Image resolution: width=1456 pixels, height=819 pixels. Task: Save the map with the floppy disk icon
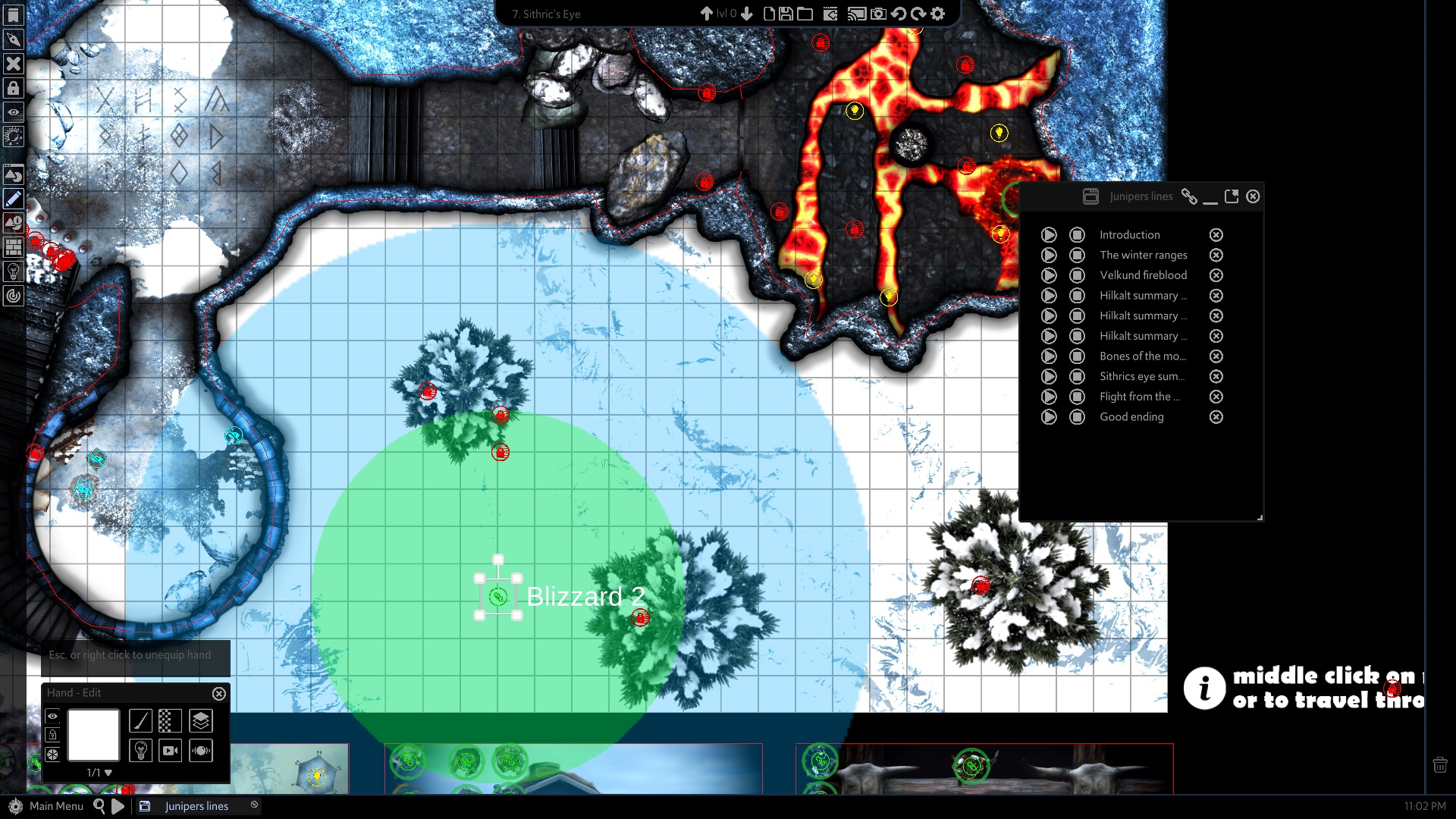tap(786, 14)
